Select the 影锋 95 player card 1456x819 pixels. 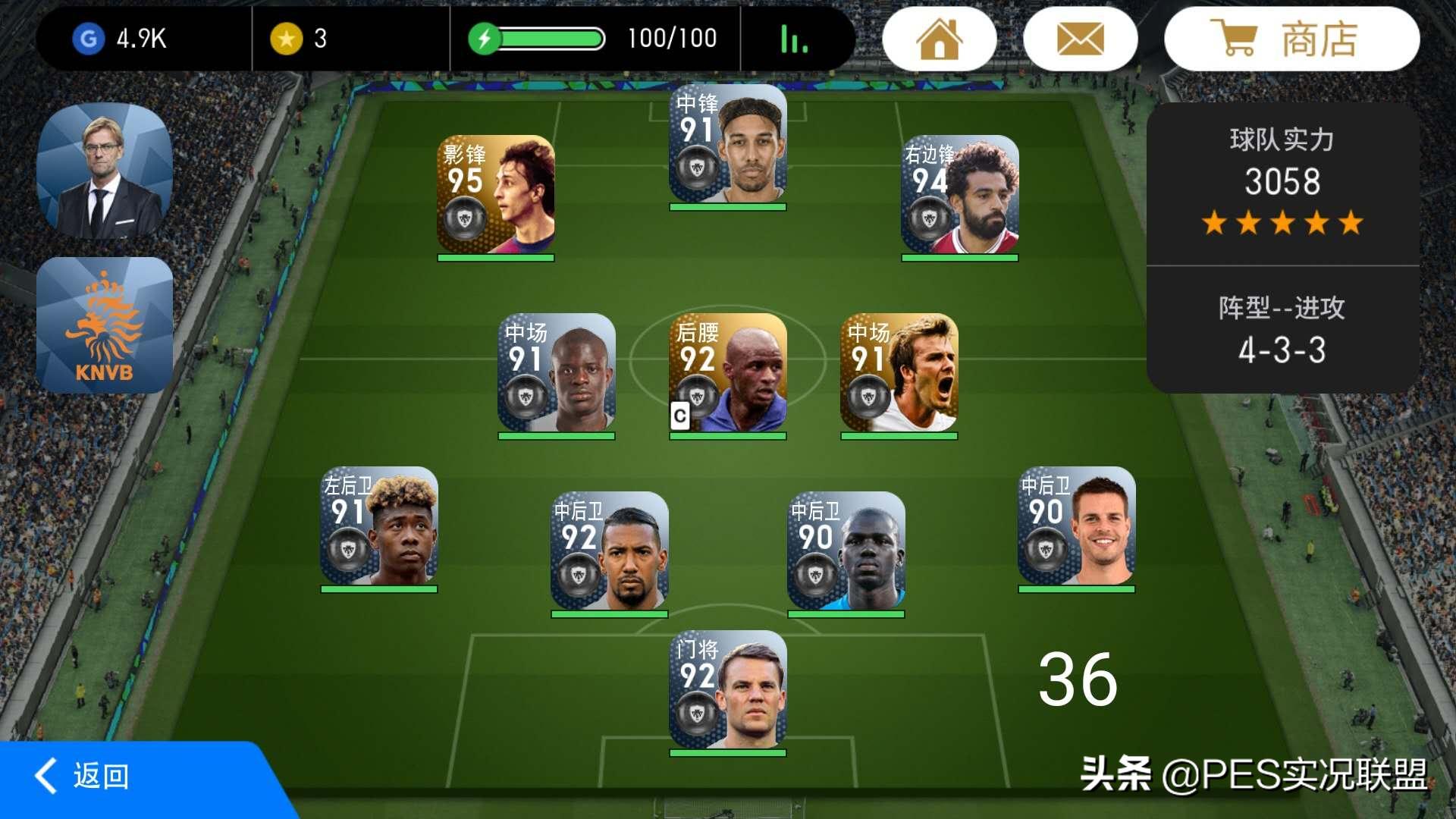point(496,195)
